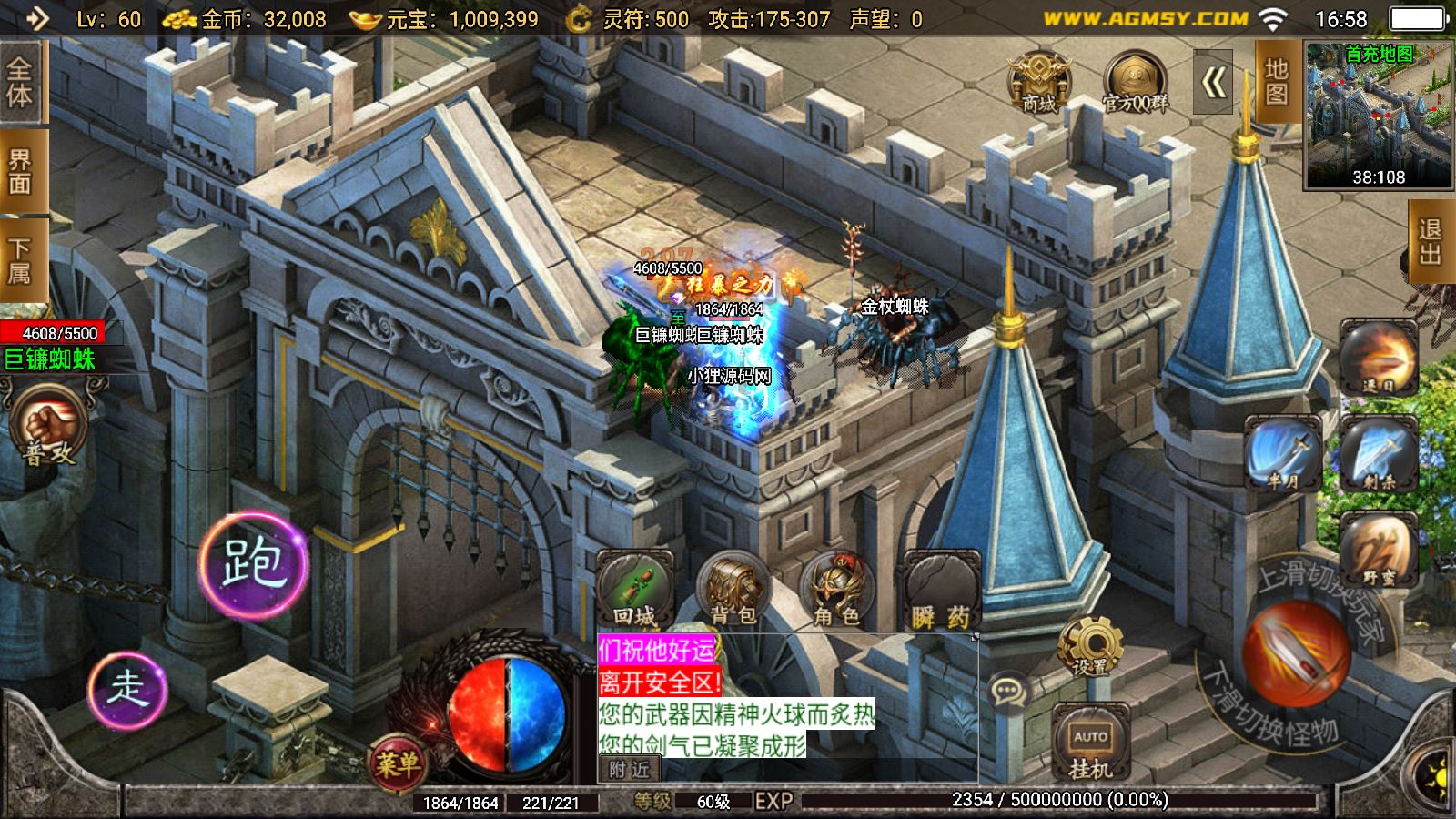Viewport: 1456px width, 819px height.
Task: Open the 背包 backpack
Action: [733, 591]
